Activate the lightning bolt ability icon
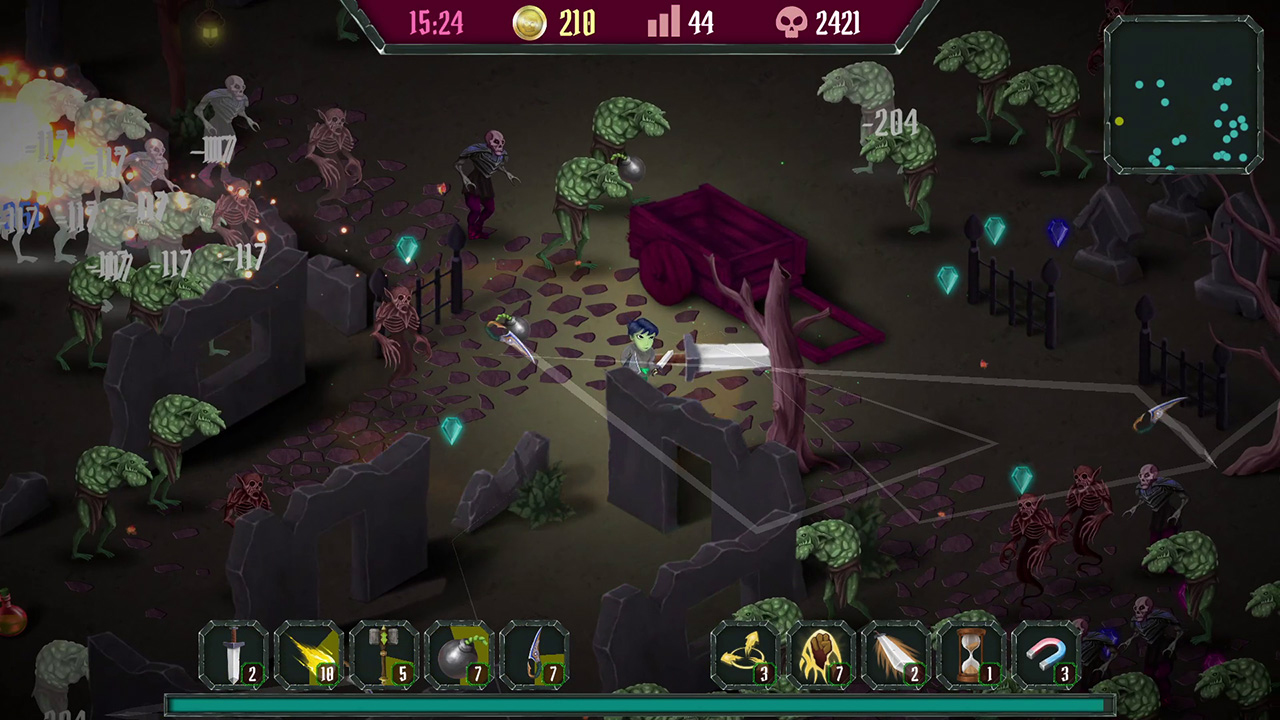 point(314,655)
